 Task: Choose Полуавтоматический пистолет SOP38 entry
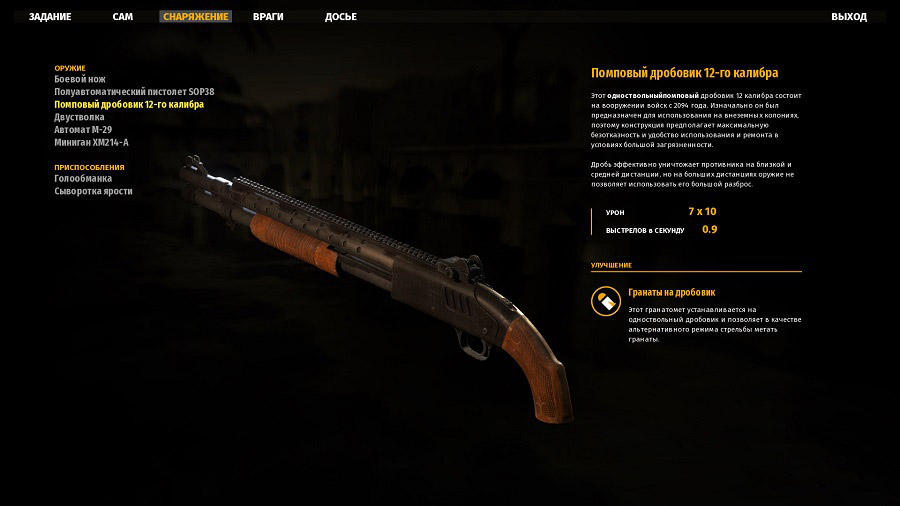pos(134,92)
